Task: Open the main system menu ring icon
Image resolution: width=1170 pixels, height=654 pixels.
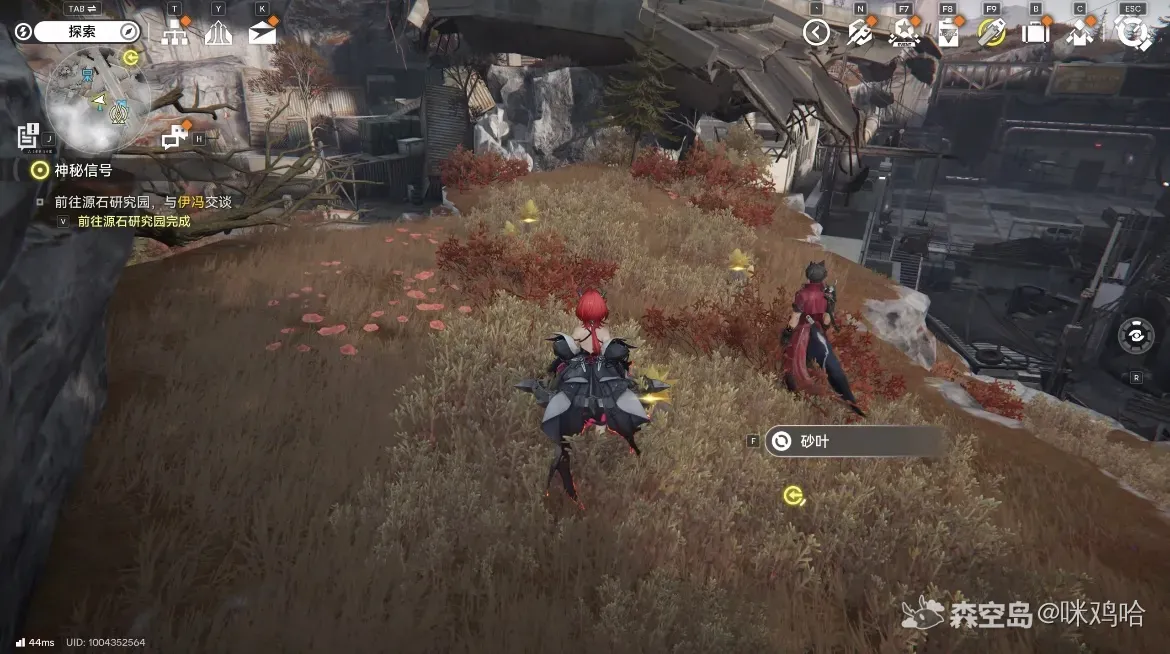Action: coord(1133,33)
